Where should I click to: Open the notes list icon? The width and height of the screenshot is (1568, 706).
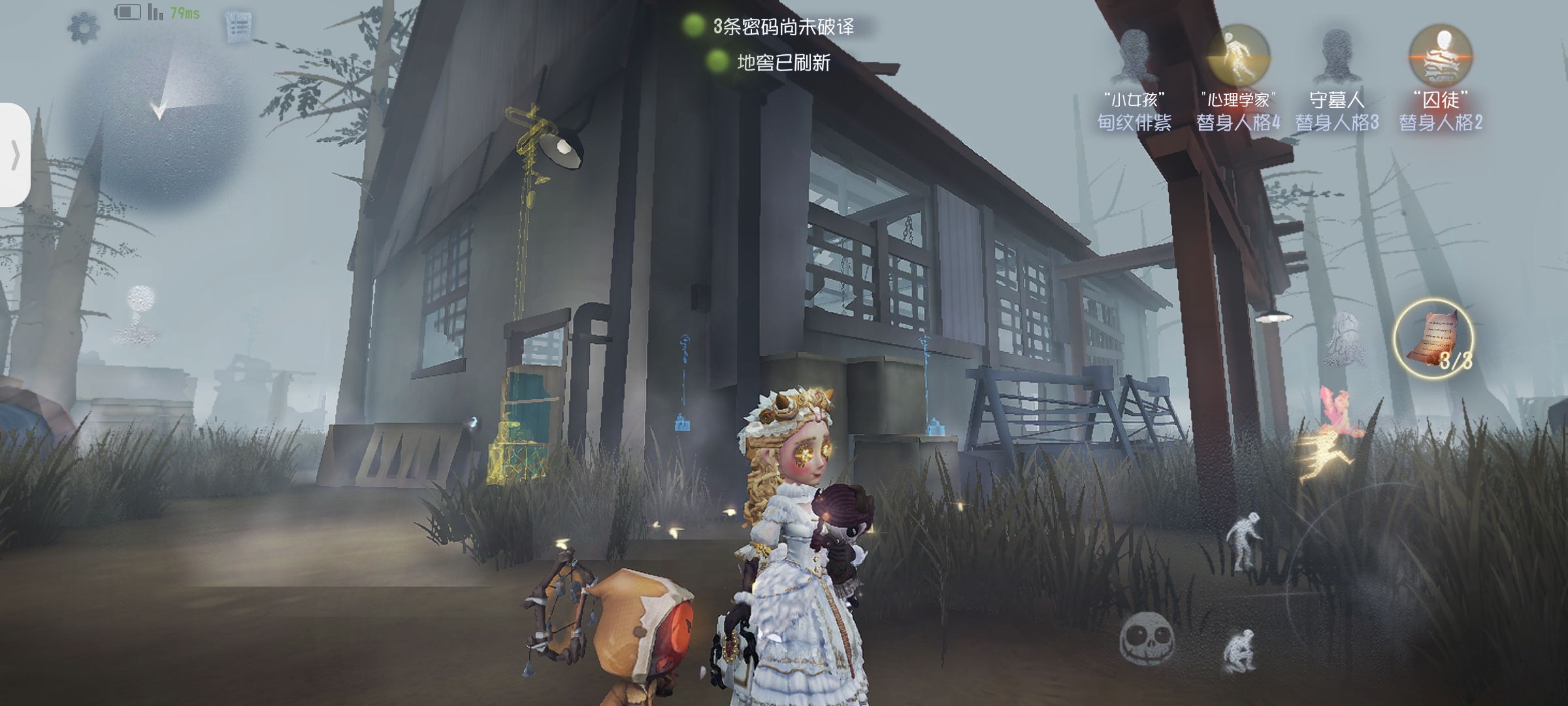click(238, 27)
